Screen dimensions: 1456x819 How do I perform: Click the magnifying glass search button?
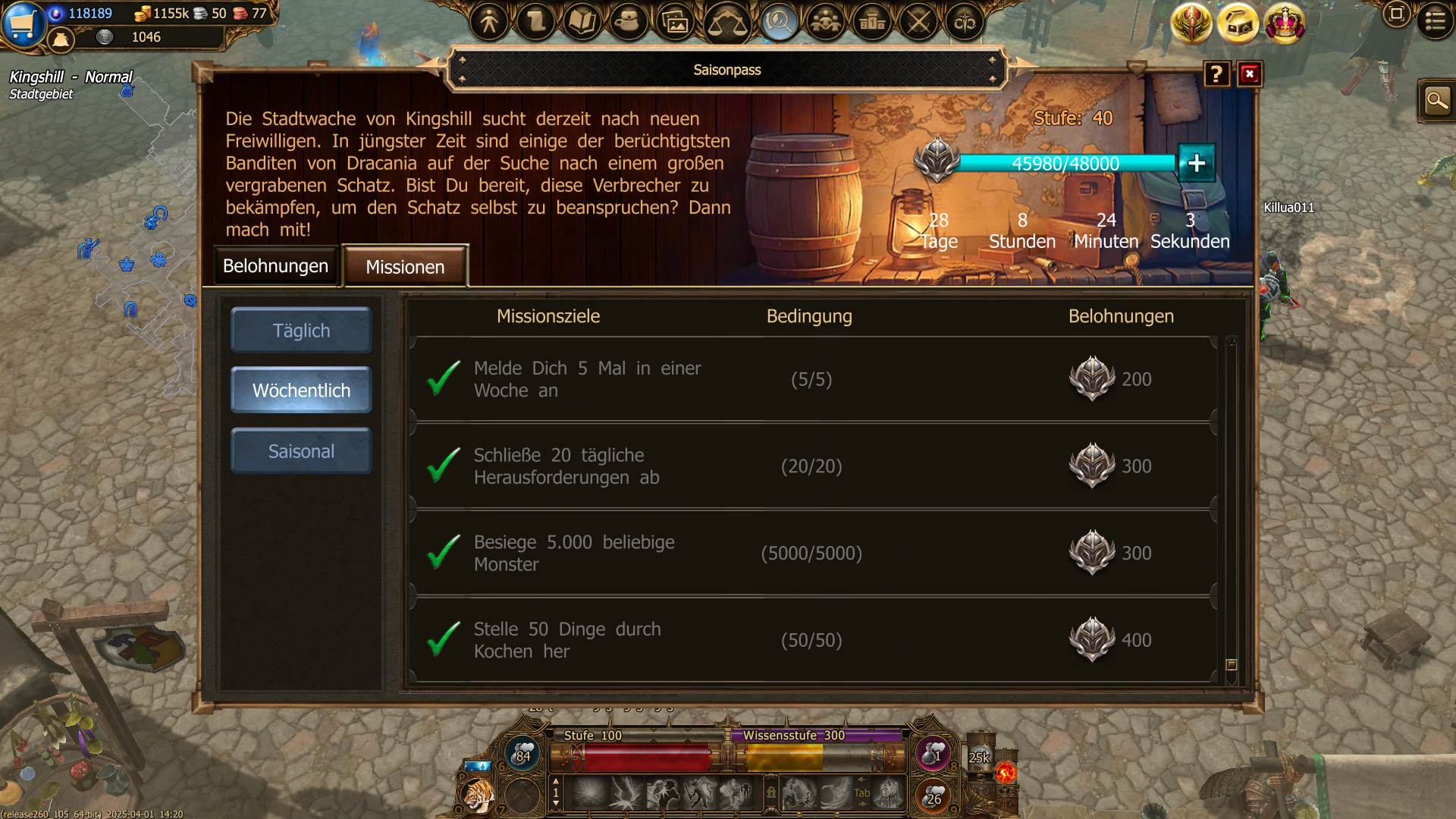point(1436,100)
